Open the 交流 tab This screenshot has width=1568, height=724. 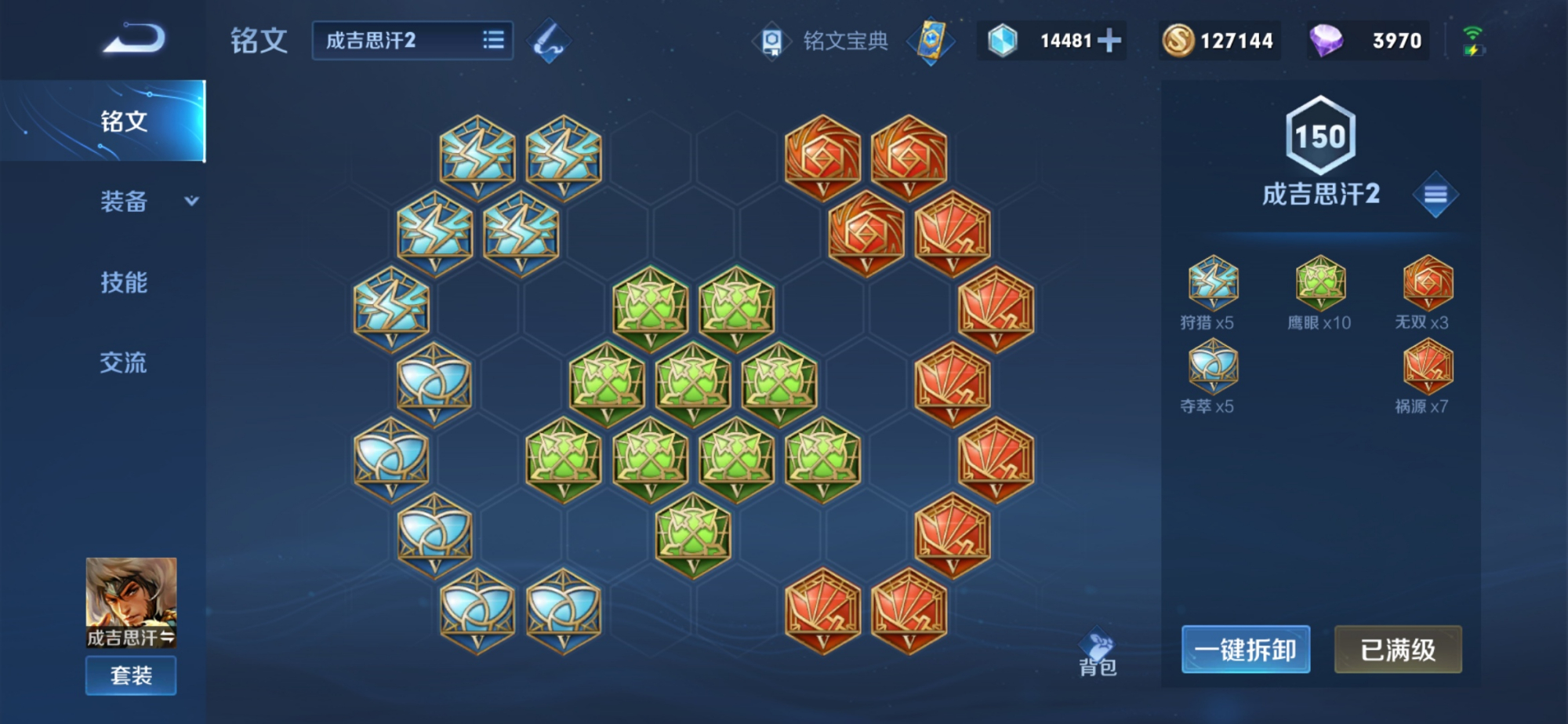(124, 362)
